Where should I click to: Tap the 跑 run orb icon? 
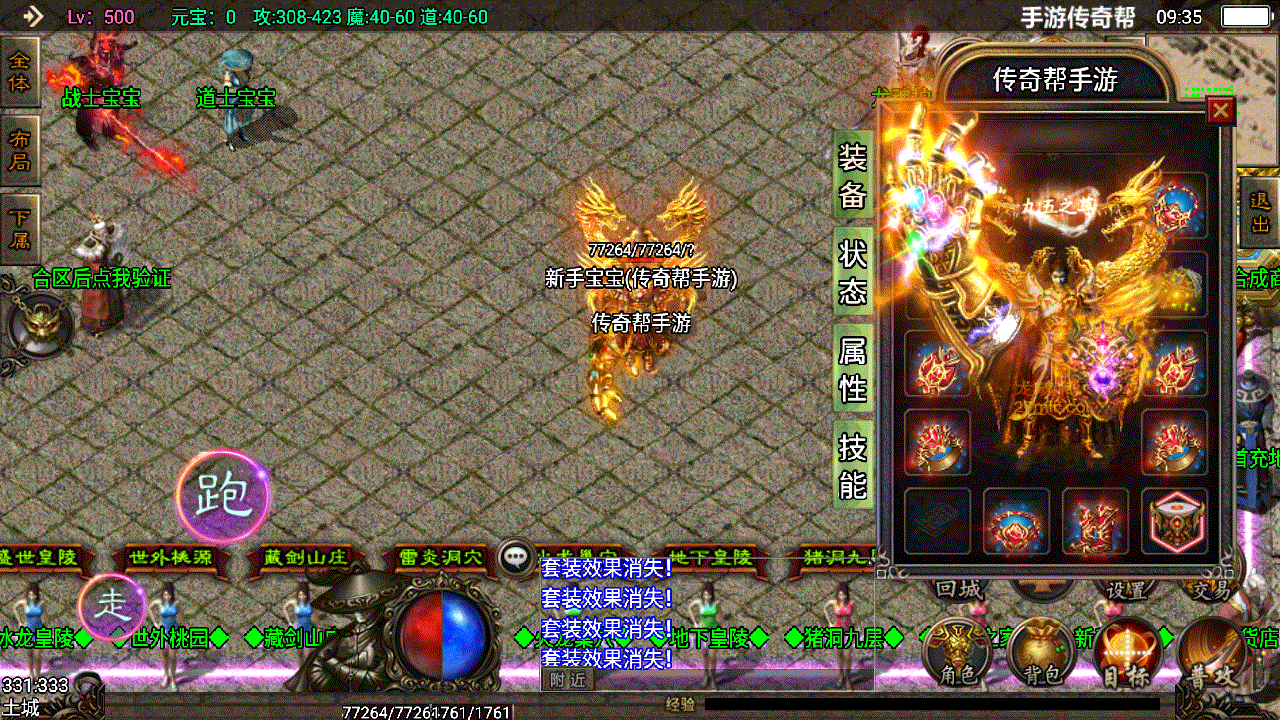click(223, 495)
